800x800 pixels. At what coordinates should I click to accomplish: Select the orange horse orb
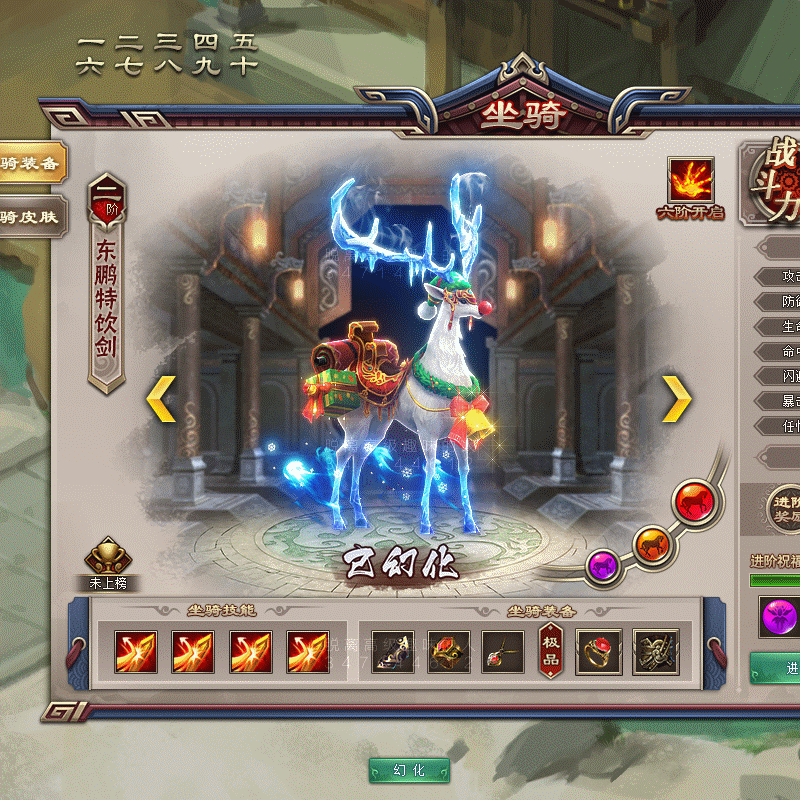(x=651, y=543)
